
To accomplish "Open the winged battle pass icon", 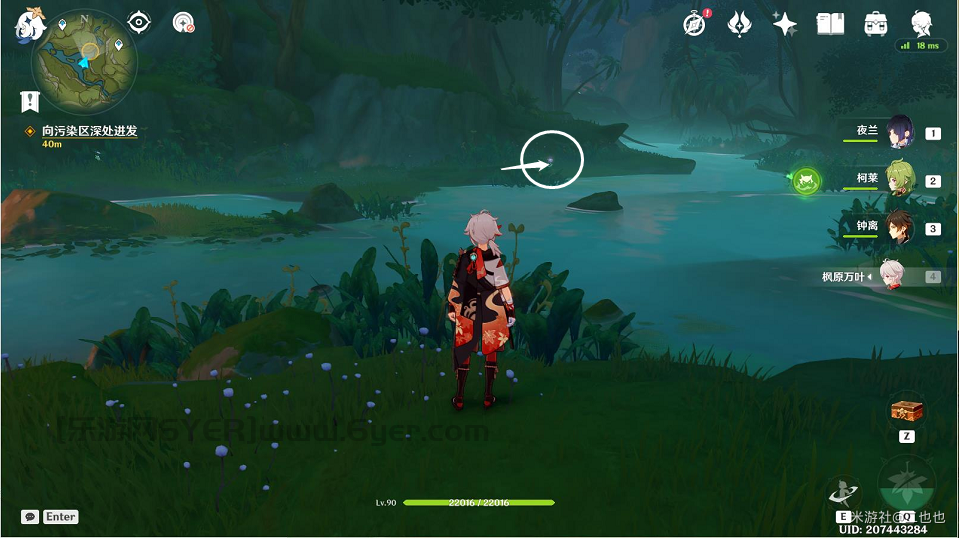I will pos(739,23).
